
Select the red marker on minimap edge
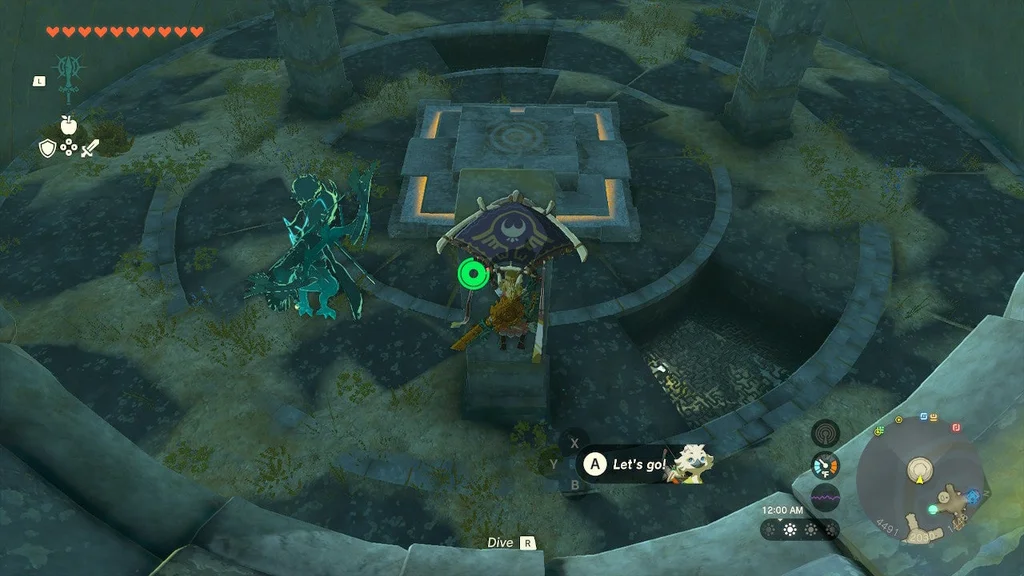956,427
